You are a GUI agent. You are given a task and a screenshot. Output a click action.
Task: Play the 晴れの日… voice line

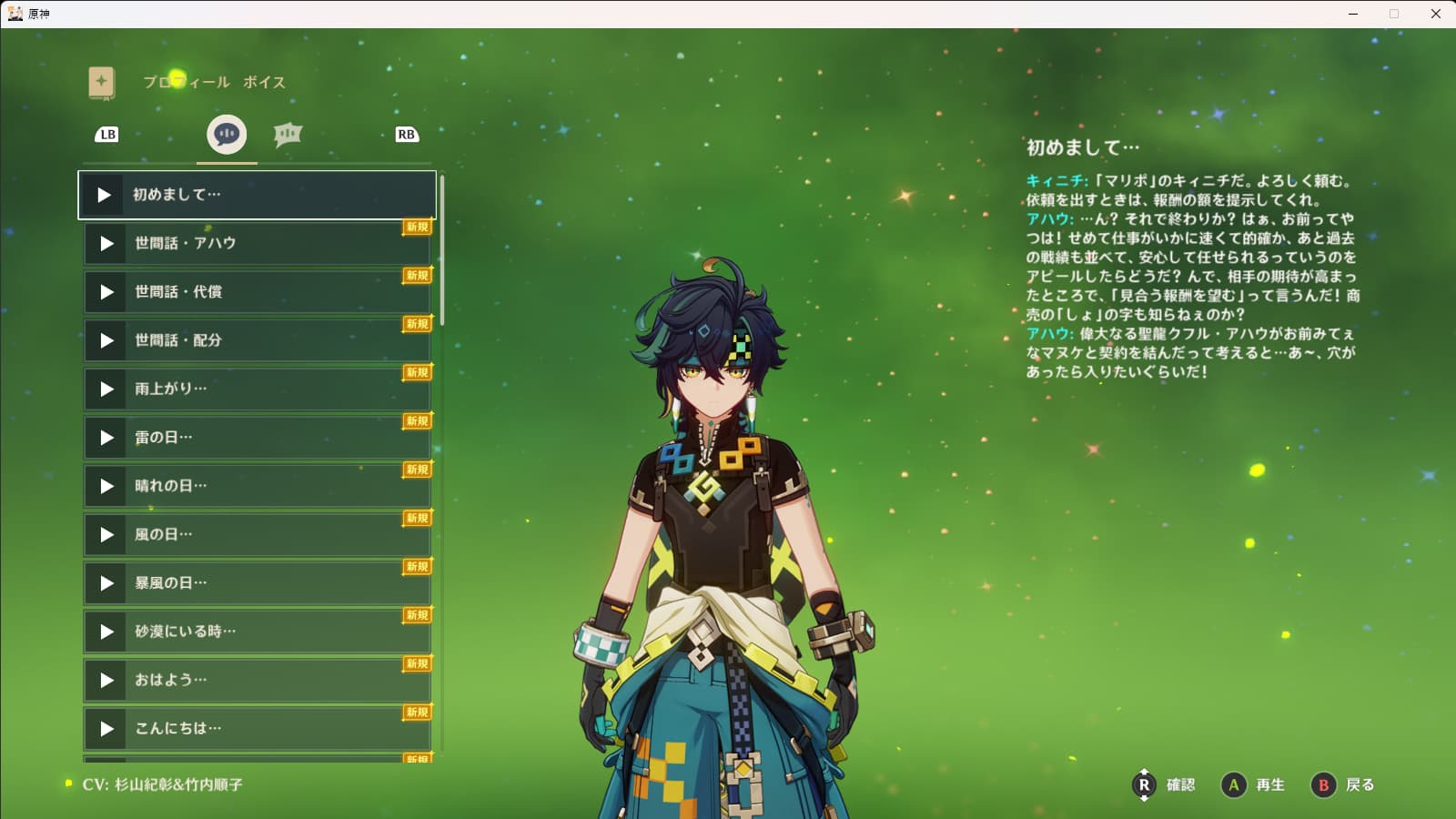click(106, 486)
